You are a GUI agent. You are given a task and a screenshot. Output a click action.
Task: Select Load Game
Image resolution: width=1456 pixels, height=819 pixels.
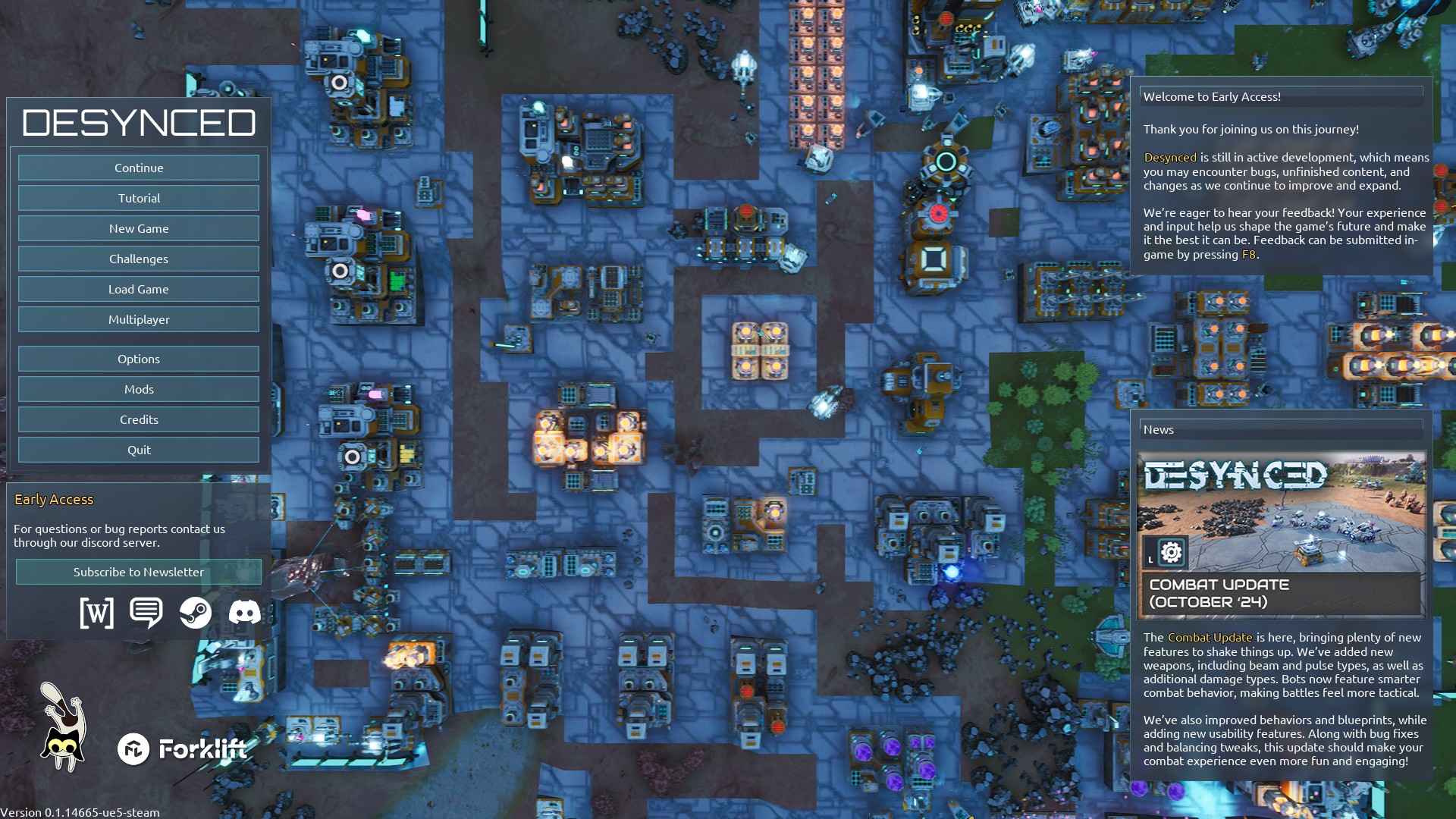(x=139, y=289)
